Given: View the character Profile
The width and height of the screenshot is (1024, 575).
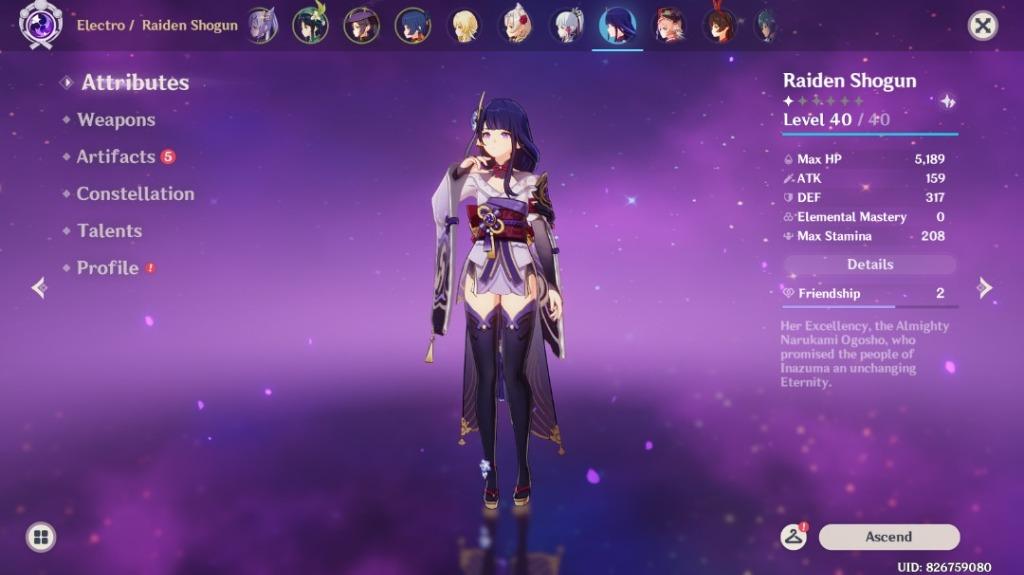Looking at the screenshot, I should coord(107,268).
